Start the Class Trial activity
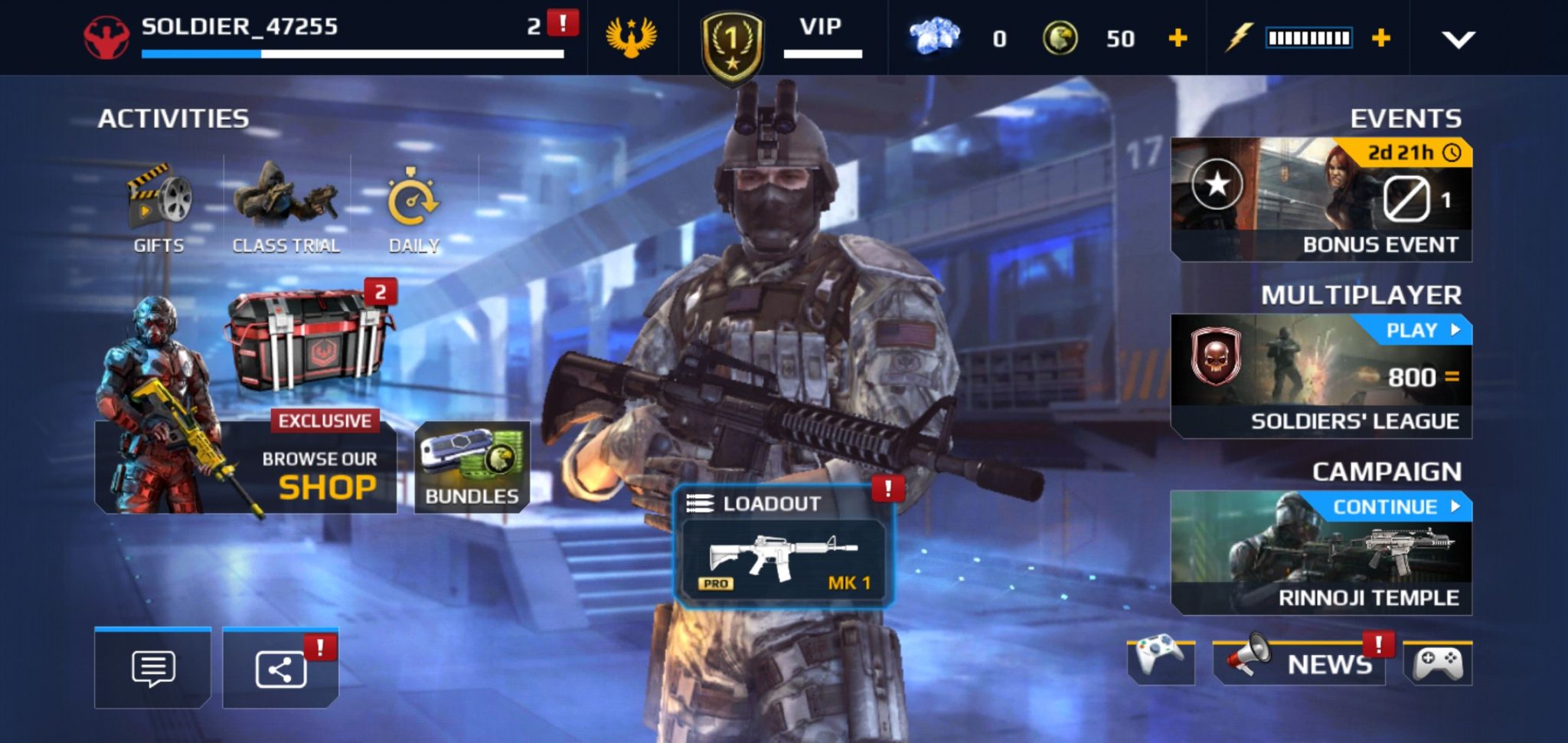The image size is (1568, 743). coord(286,207)
